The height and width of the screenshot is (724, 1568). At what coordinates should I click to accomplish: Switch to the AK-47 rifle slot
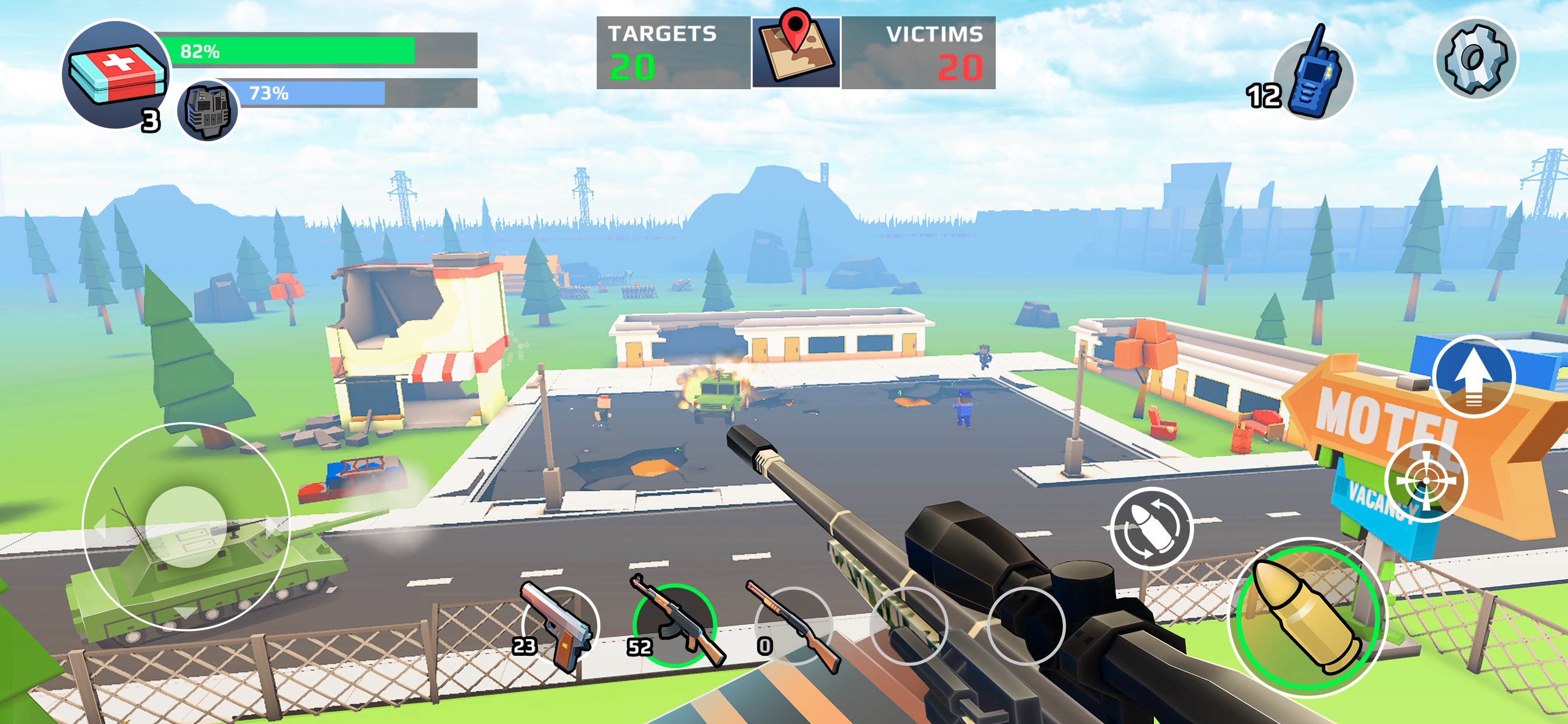[674, 625]
